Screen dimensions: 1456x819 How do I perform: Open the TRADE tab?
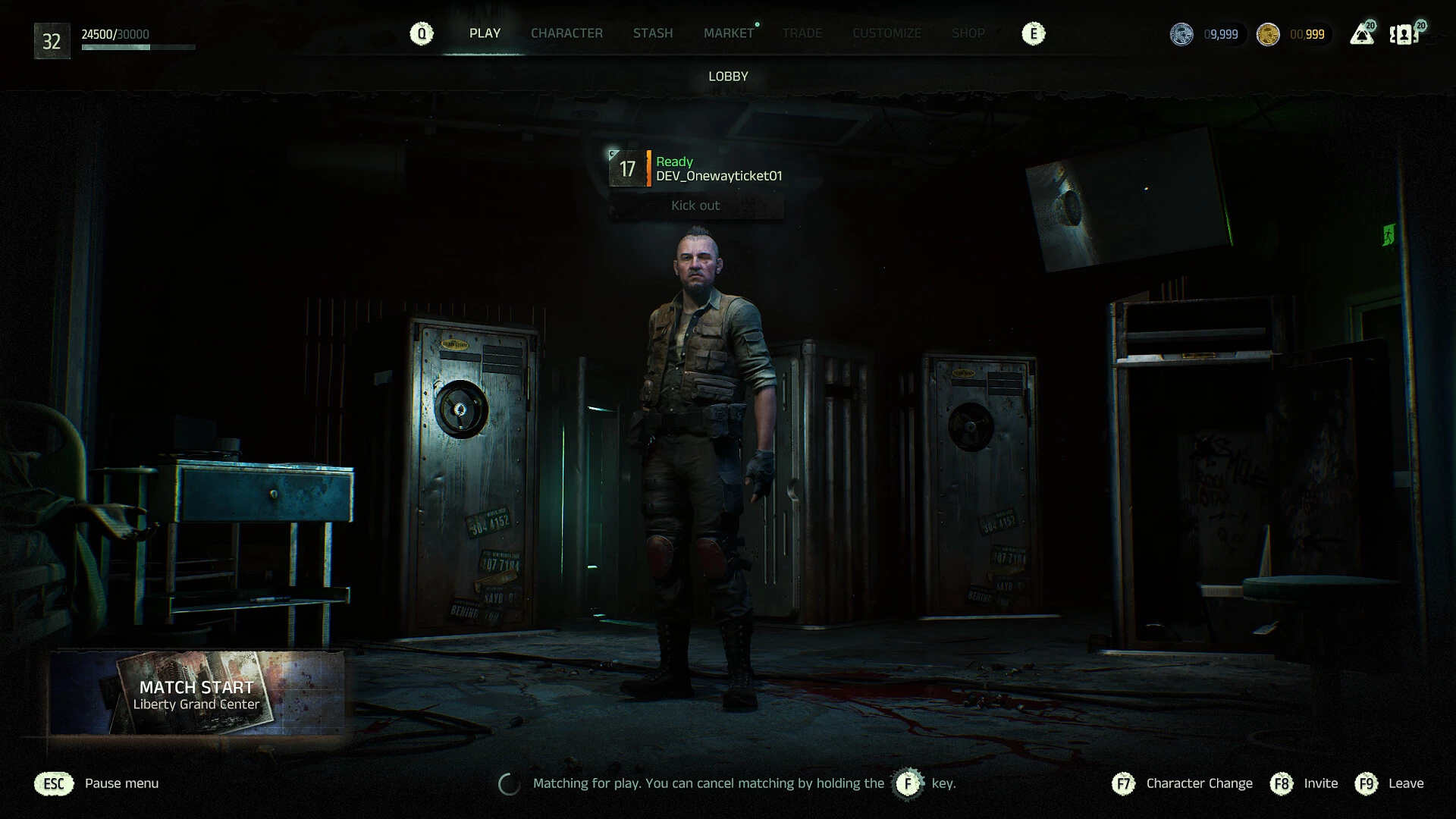coord(802,33)
